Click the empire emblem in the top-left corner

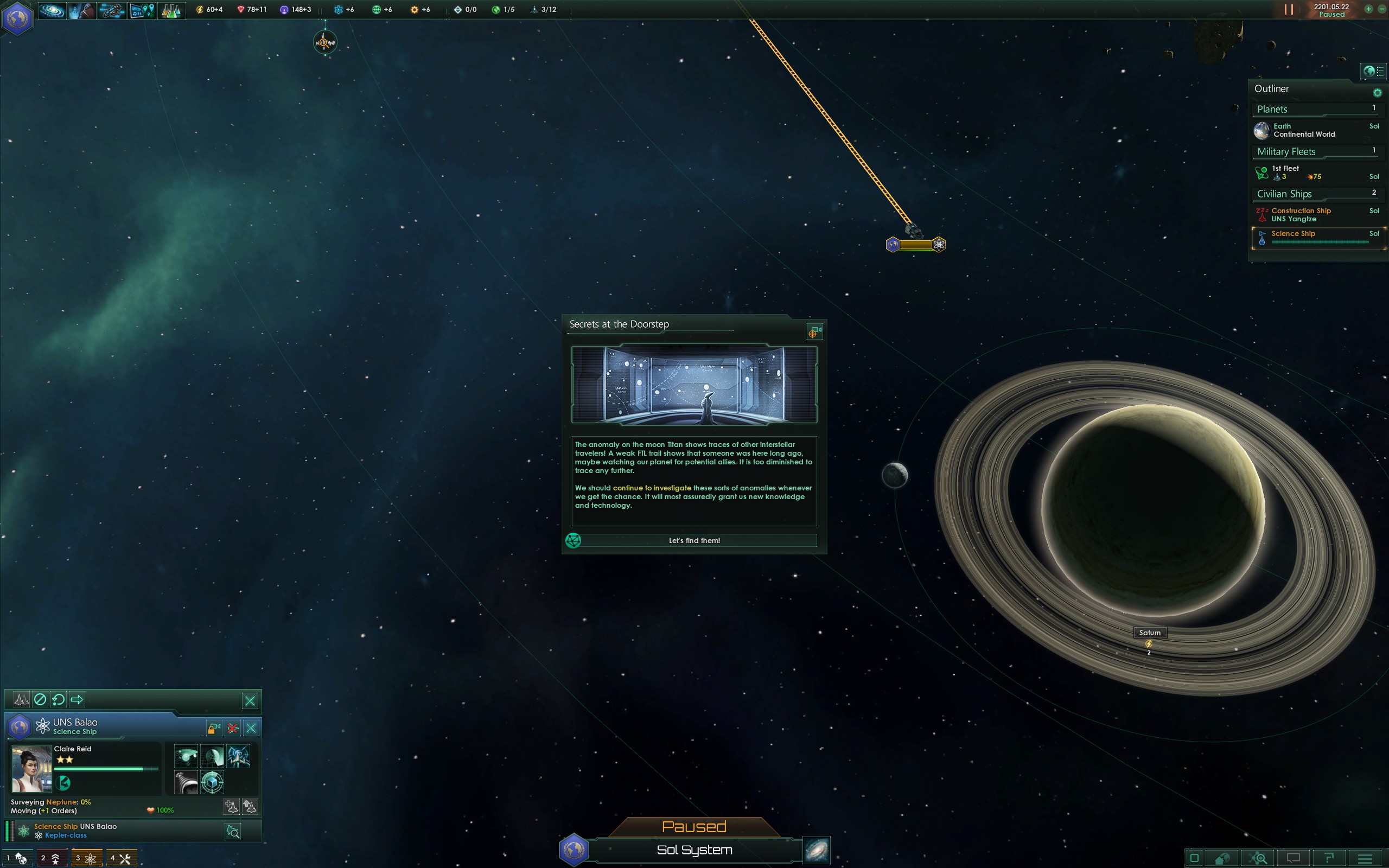tap(17, 18)
